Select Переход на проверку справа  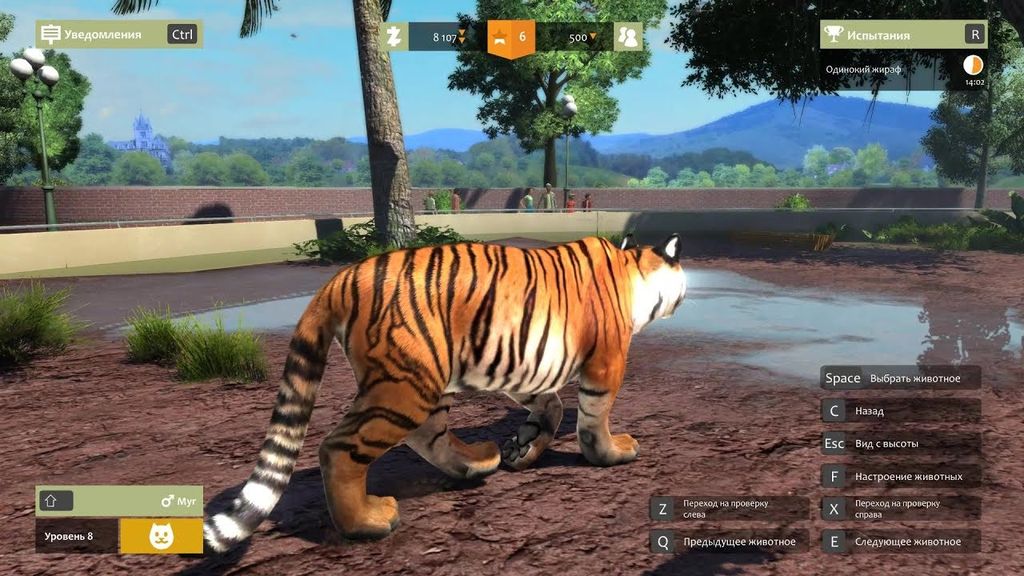[900, 509]
